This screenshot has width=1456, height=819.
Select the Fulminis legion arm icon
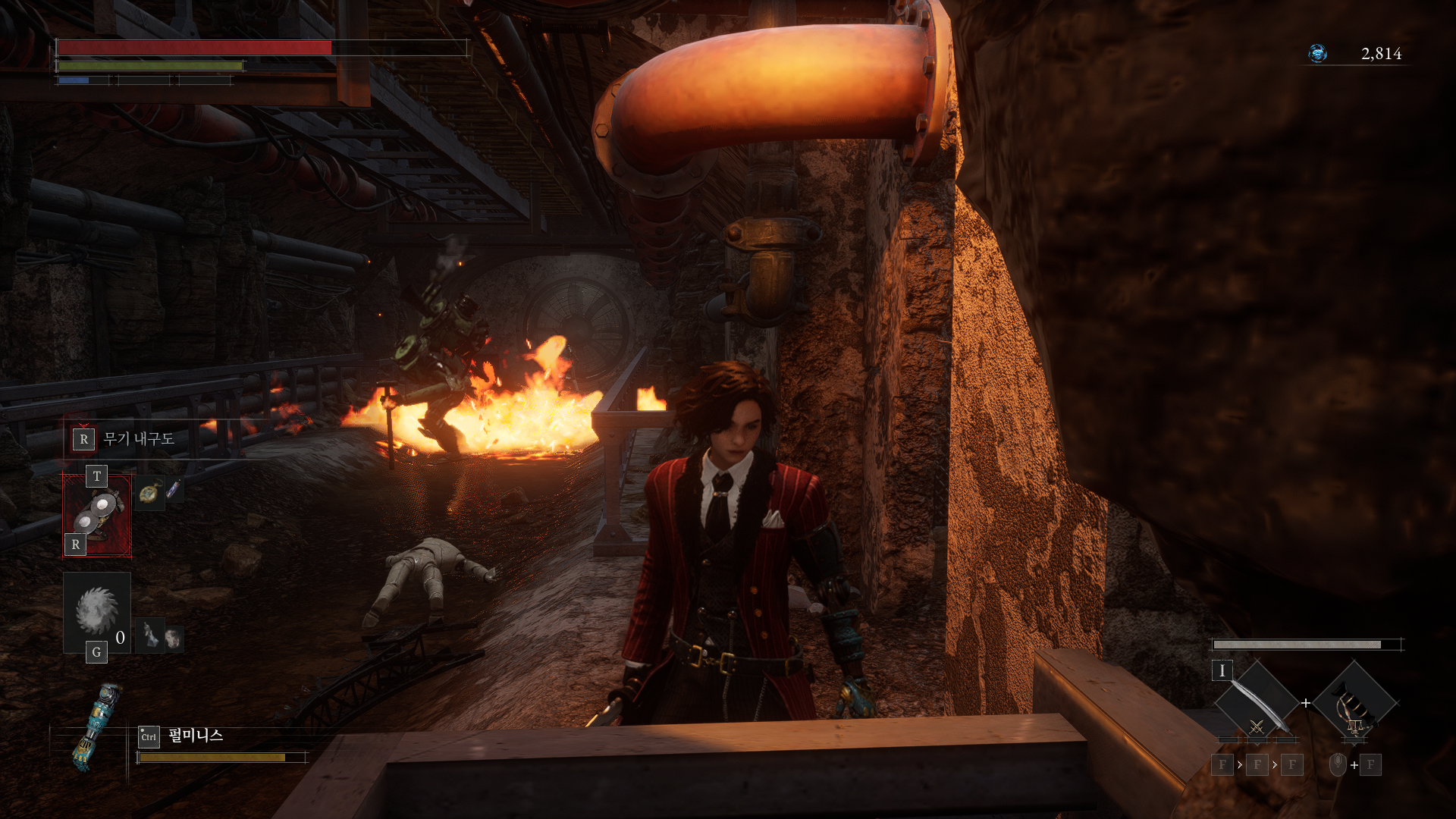tap(94, 726)
